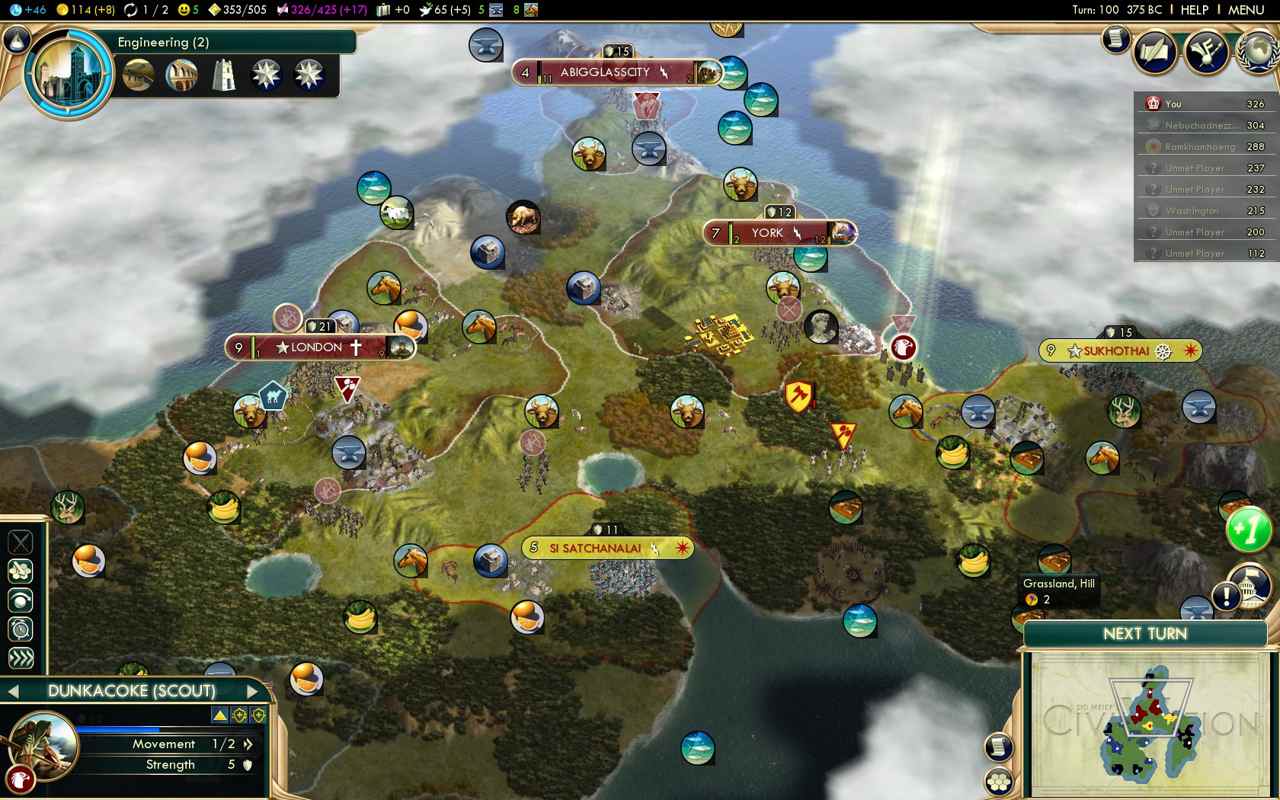This screenshot has height=800, width=1280.
Task: Open the diplomacy overview globe button
Action: pyautogui.click(x=1256, y=51)
